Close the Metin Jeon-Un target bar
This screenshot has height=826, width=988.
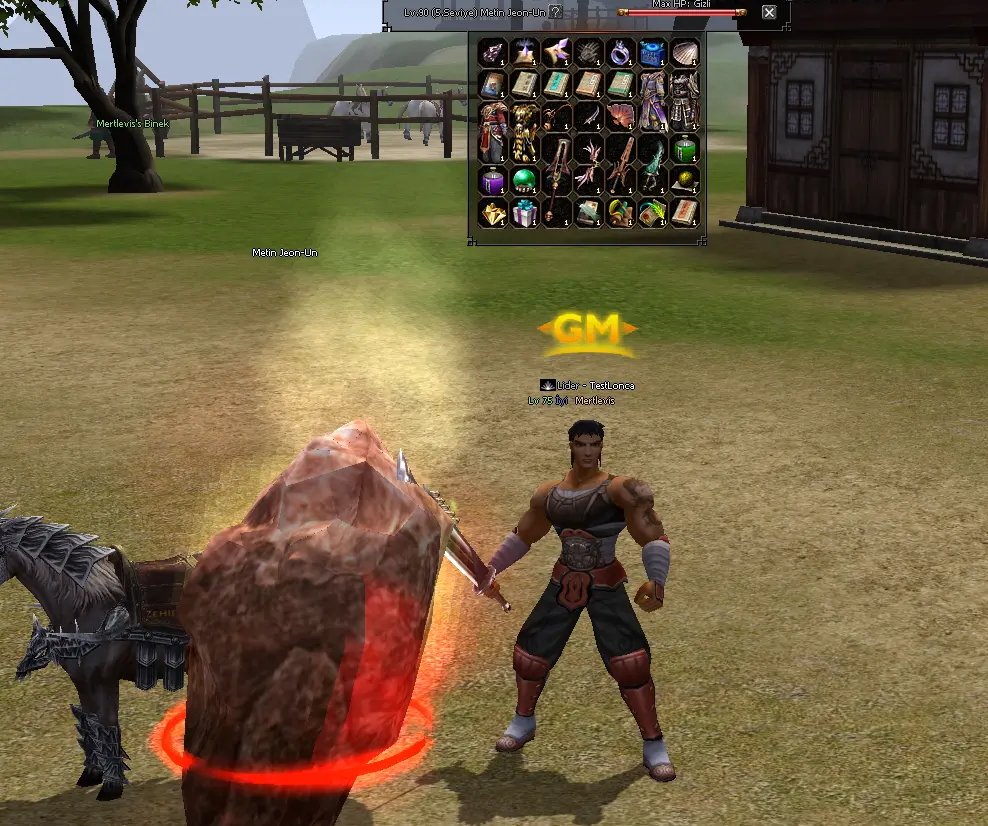coord(769,12)
